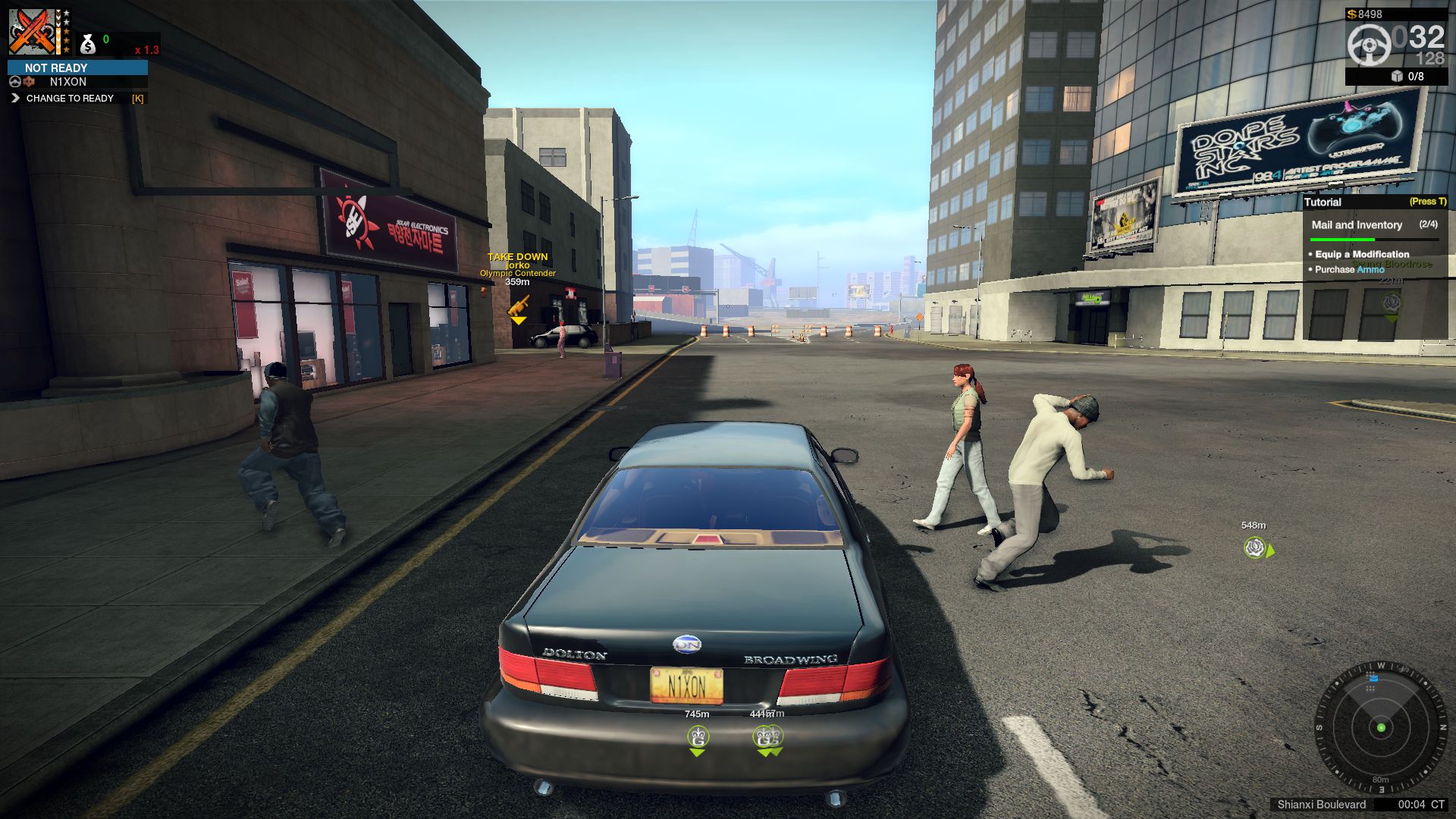Click the circular radar minimap
Image resolution: width=1456 pixels, height=819 pixels.
1380,727
